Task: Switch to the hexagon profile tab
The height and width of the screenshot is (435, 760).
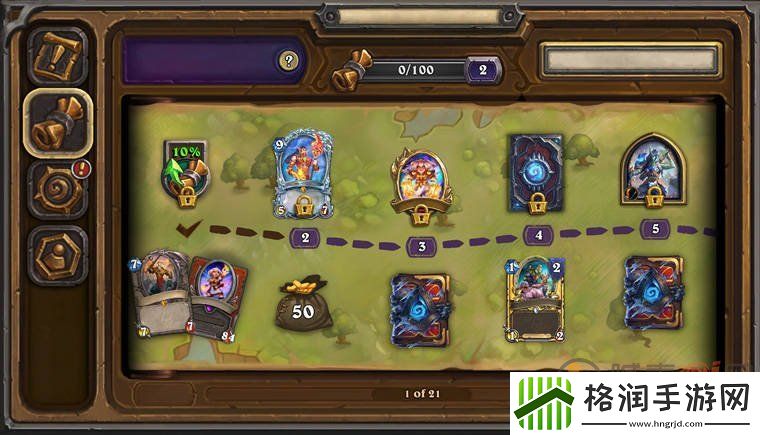Action: point(57,254)
